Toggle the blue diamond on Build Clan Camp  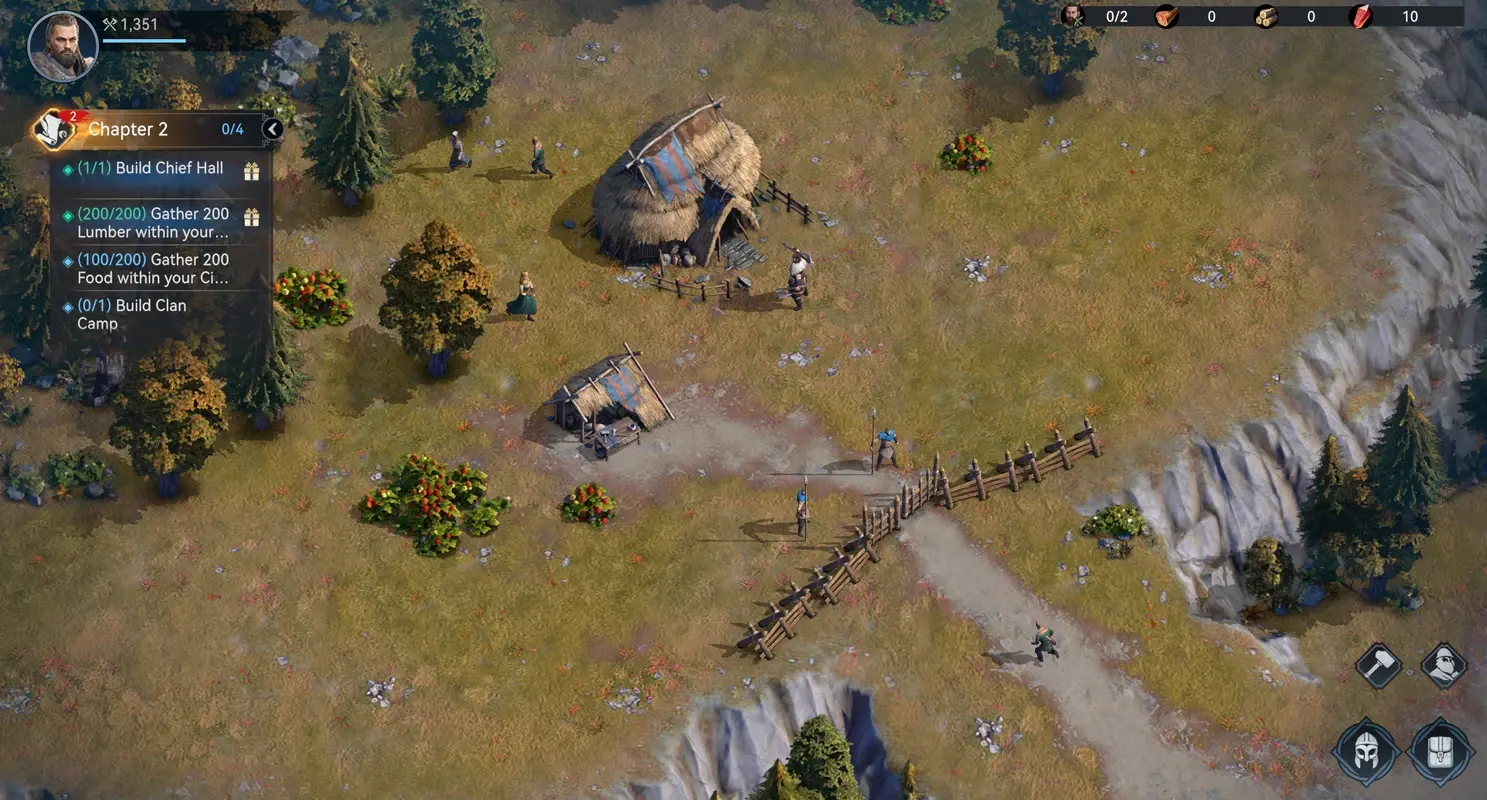(x=67, y=306)
